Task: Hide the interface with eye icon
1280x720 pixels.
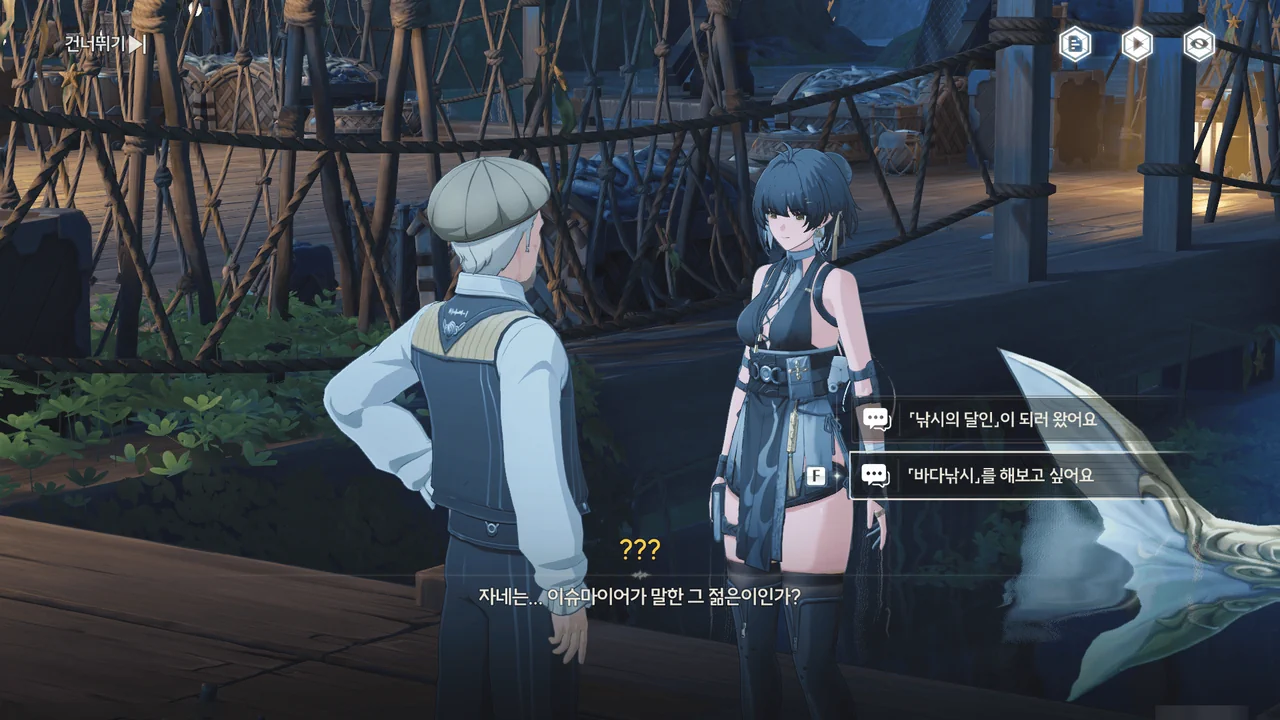Action: (x=1199, y=43)
